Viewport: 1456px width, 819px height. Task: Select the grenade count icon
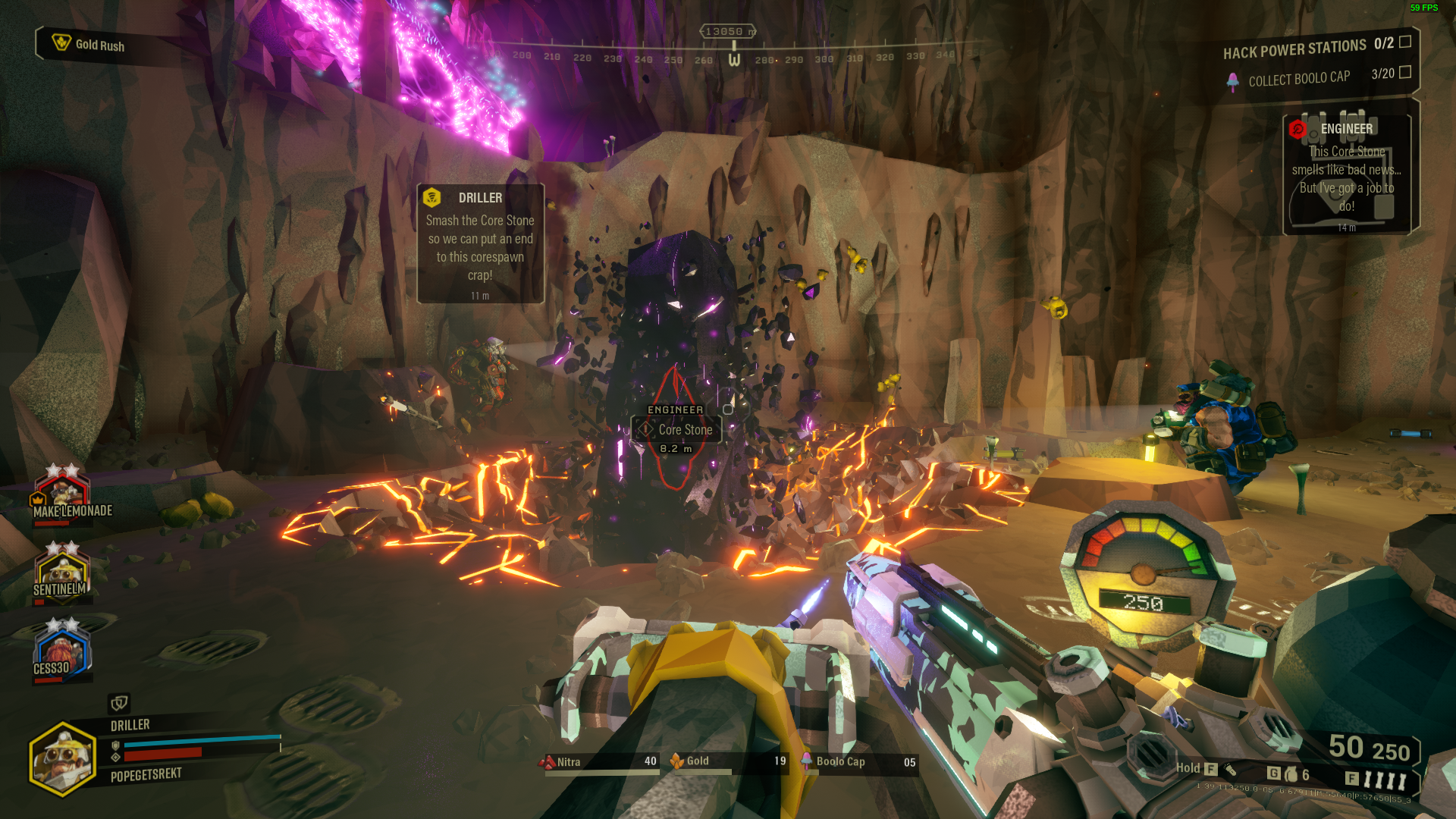[x=1291, y=774]
